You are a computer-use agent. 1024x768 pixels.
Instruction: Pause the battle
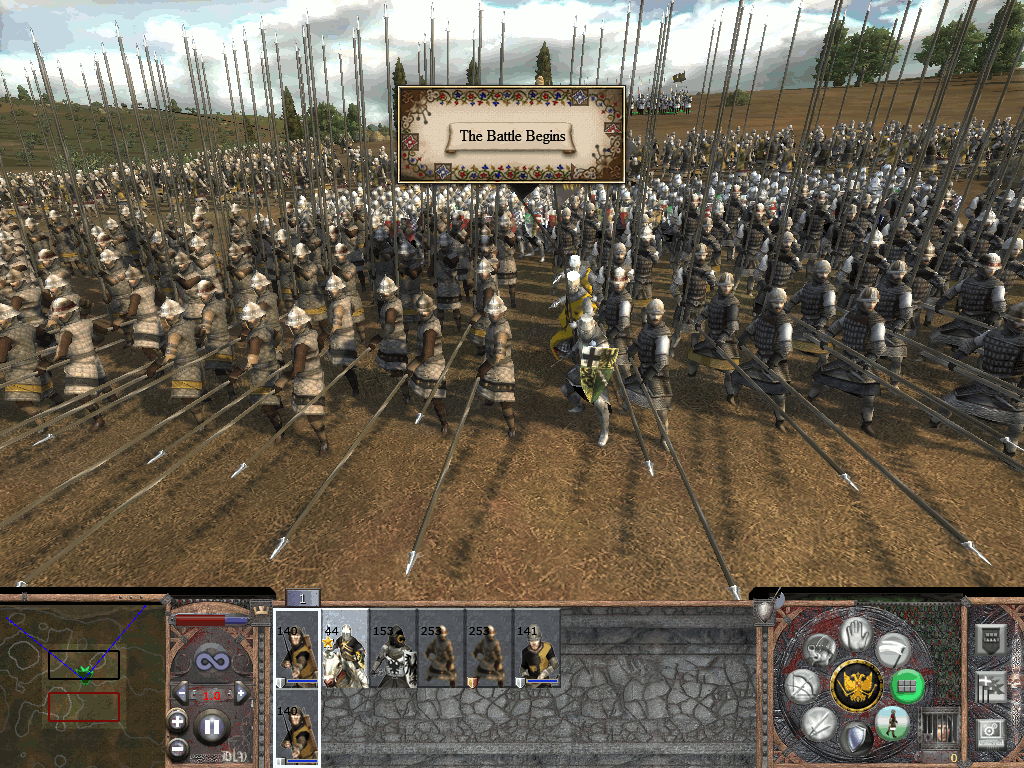(x=211, y=727)
